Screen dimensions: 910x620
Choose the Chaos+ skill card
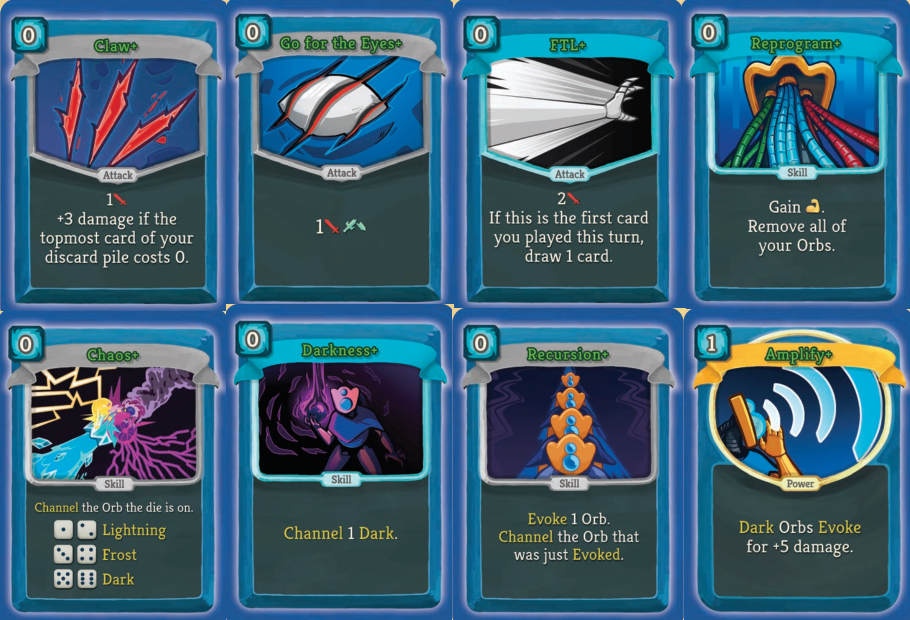click(115, 465)
